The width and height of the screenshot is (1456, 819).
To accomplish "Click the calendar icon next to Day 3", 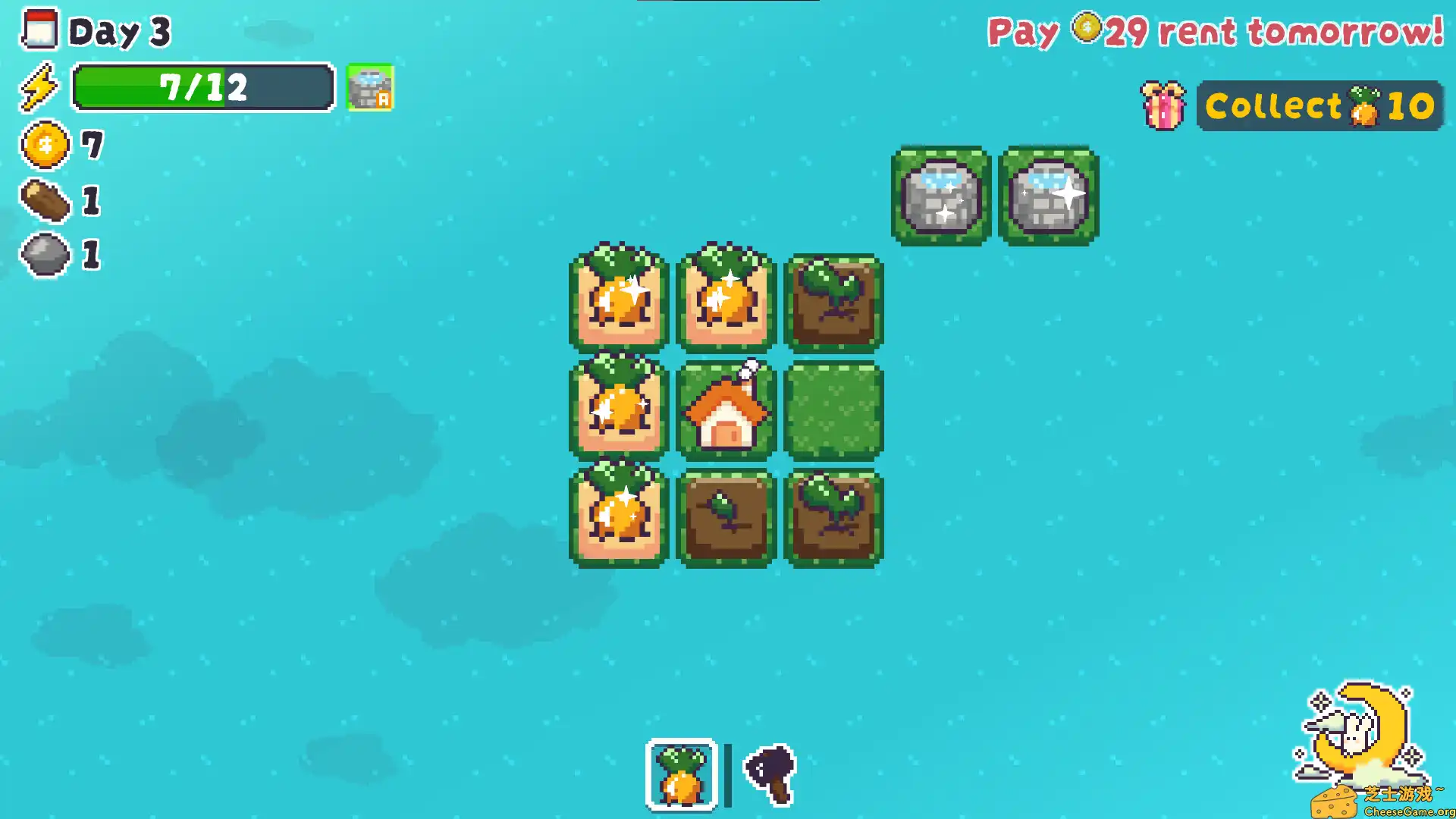I will click(x=40, y=31).
